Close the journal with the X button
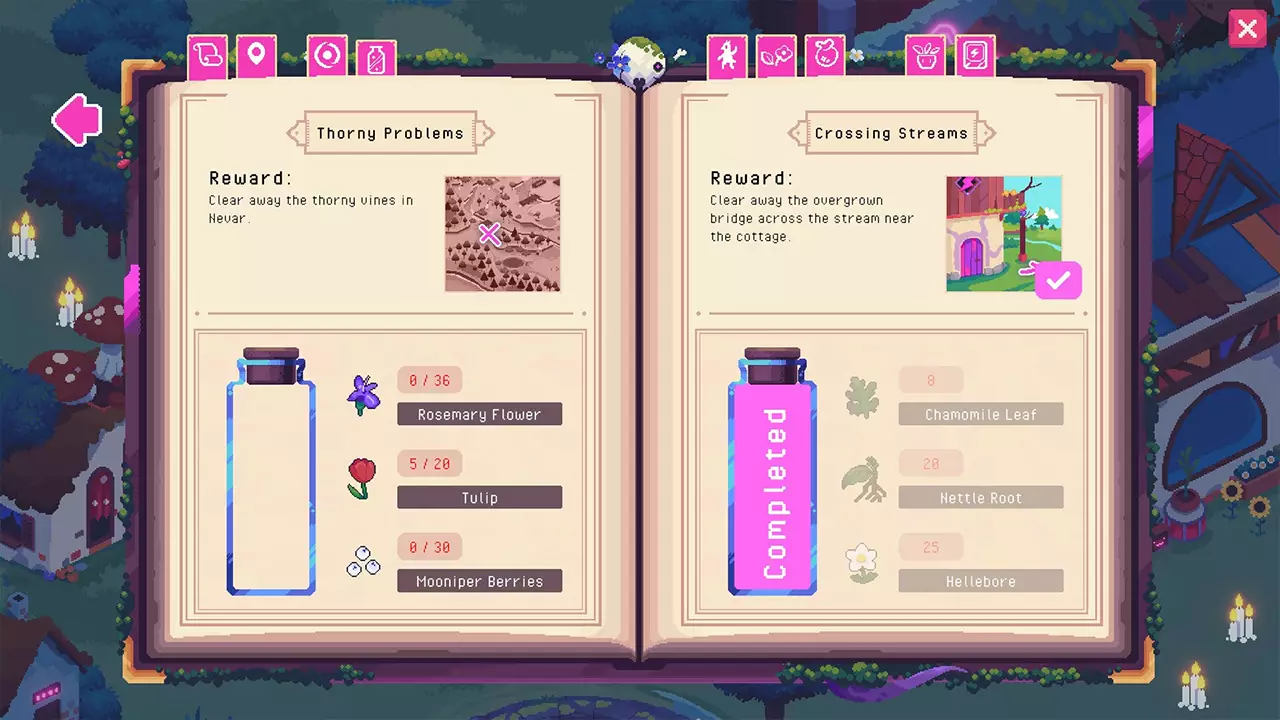This screenshot has width=1280, height=720. click(x=1247, y=29)
